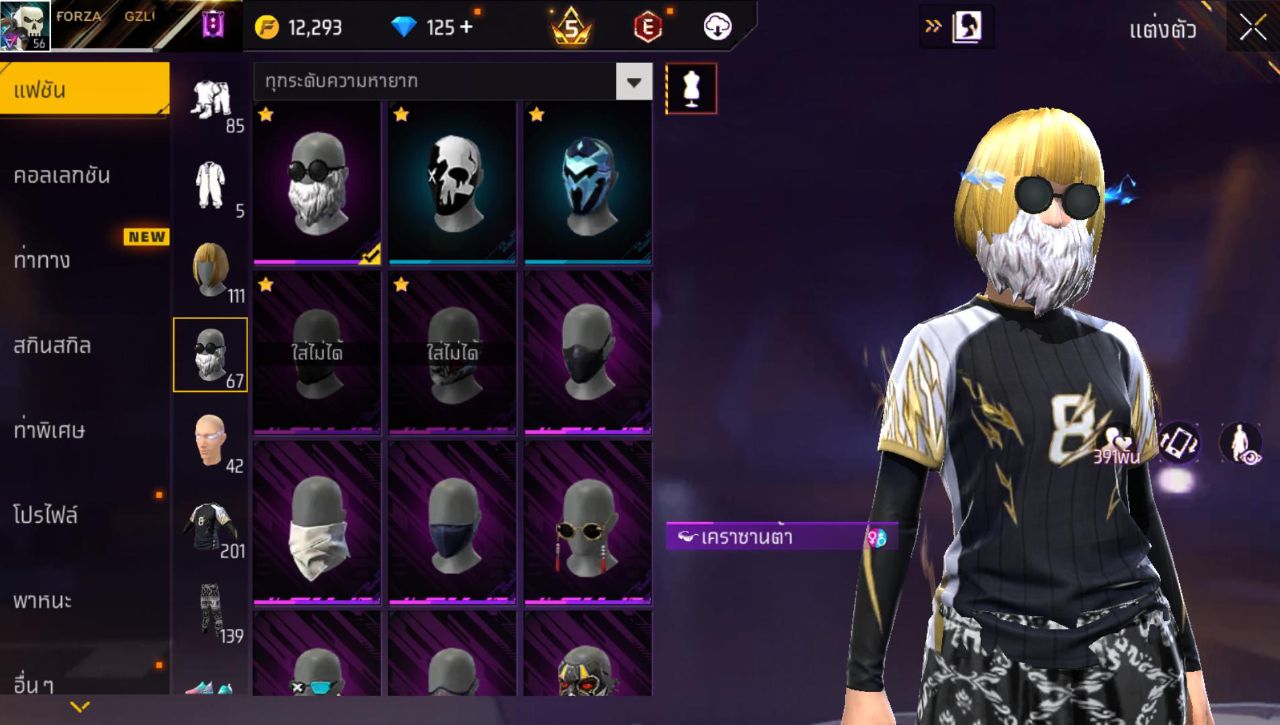The height and width of the screenshot is (725, 1280).
Task: Open the rarity filter dropdown ทุกระดับความหายาก
Action: click(450, 82)
